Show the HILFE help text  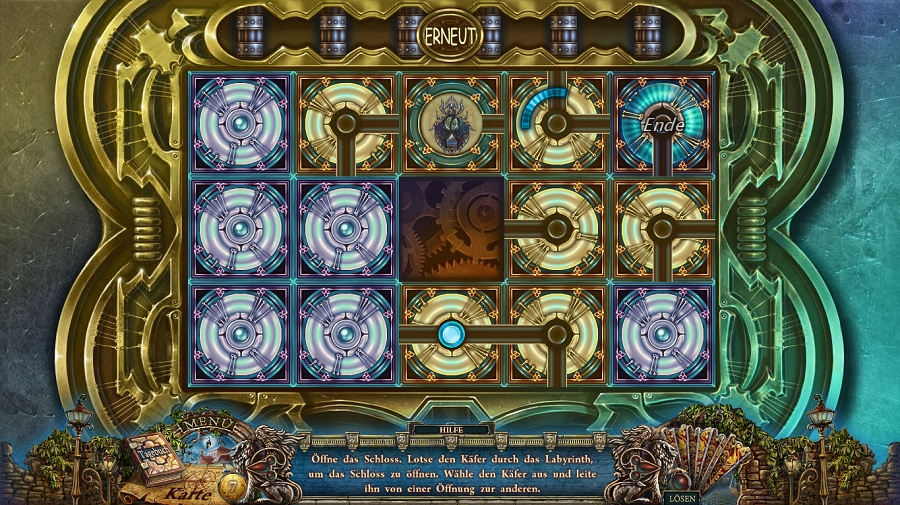point(450,430)
